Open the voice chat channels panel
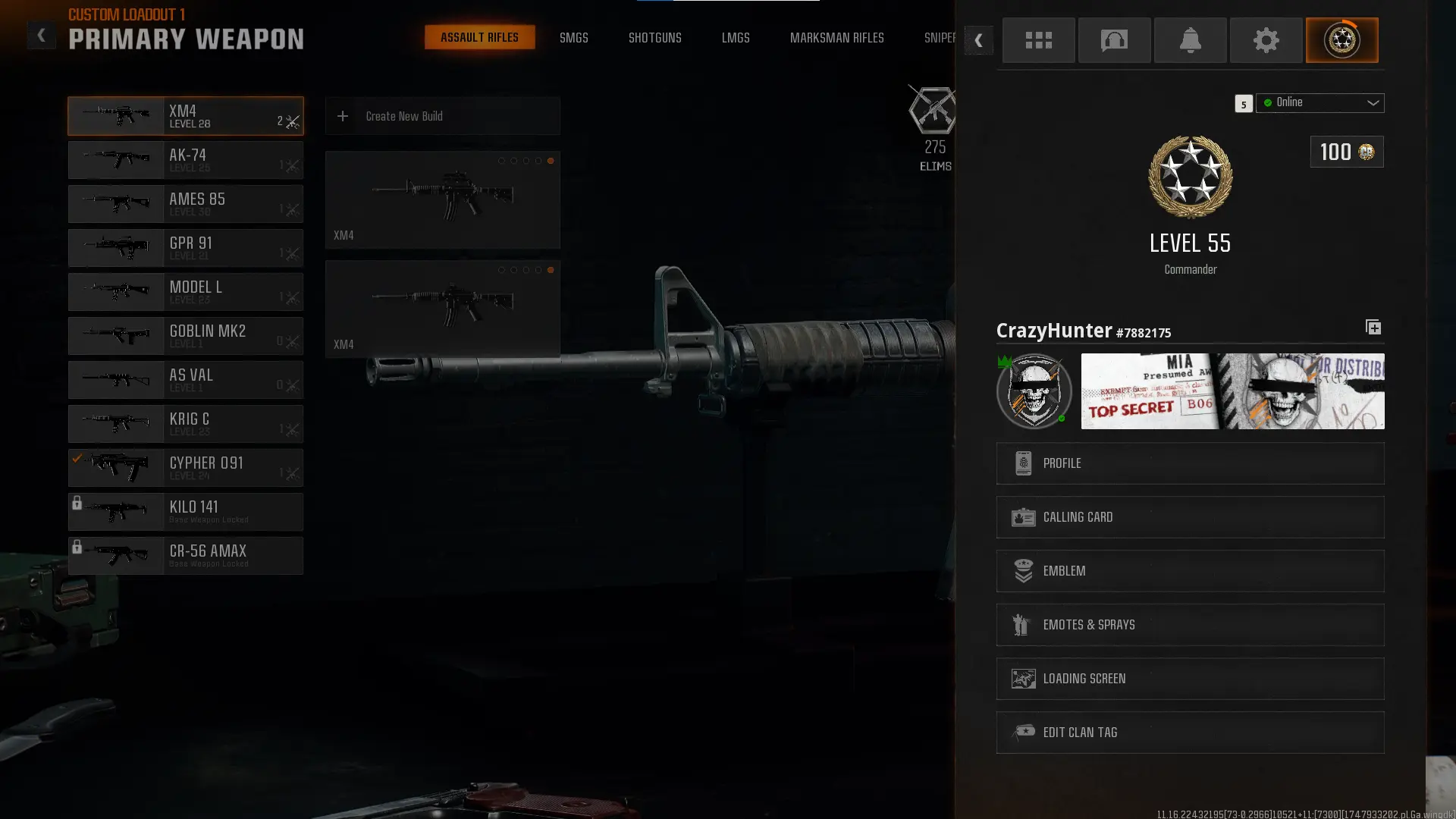Screen dimensions: 1456x819 [x=1114, y=40]
